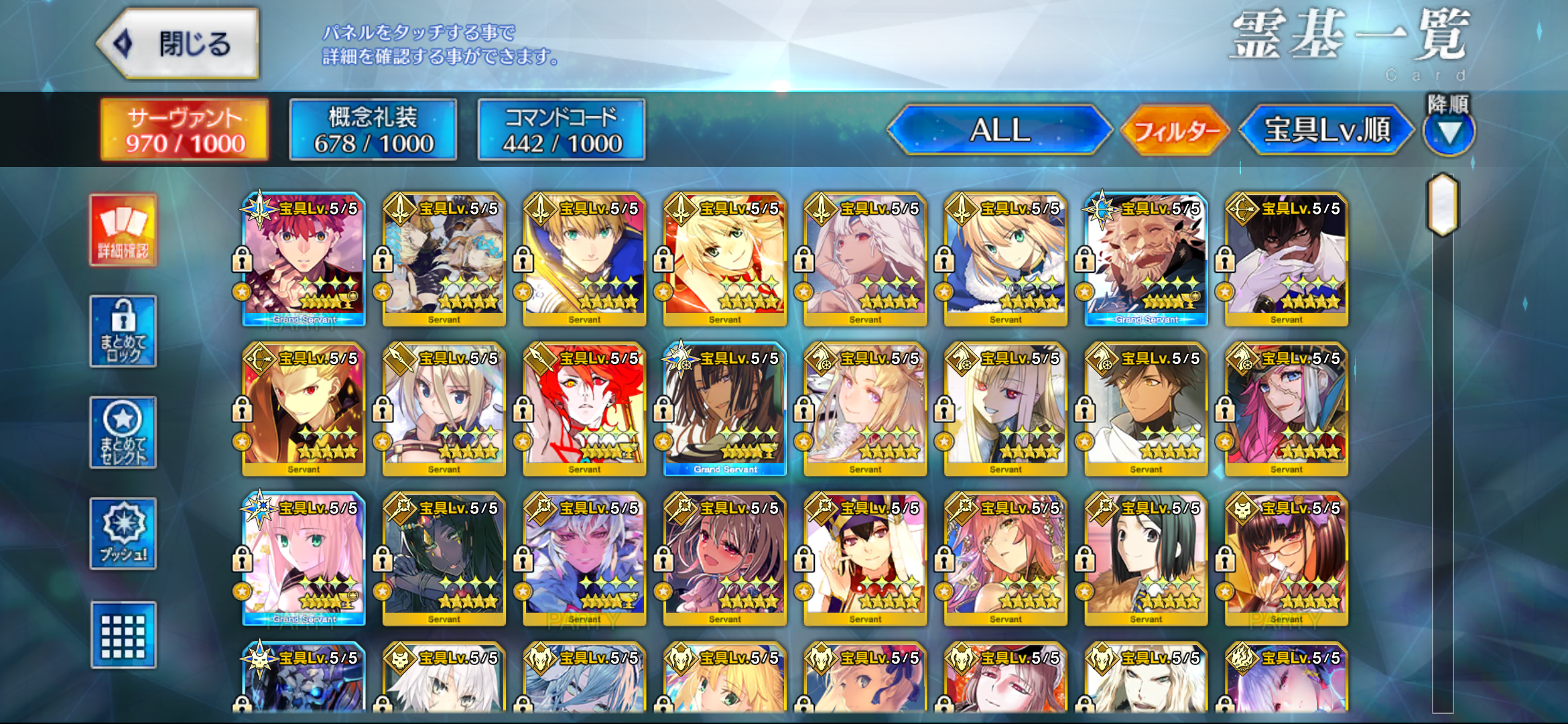
Task: Click the まとめてロック bulk lock button
Action: [x=123, y=331]
